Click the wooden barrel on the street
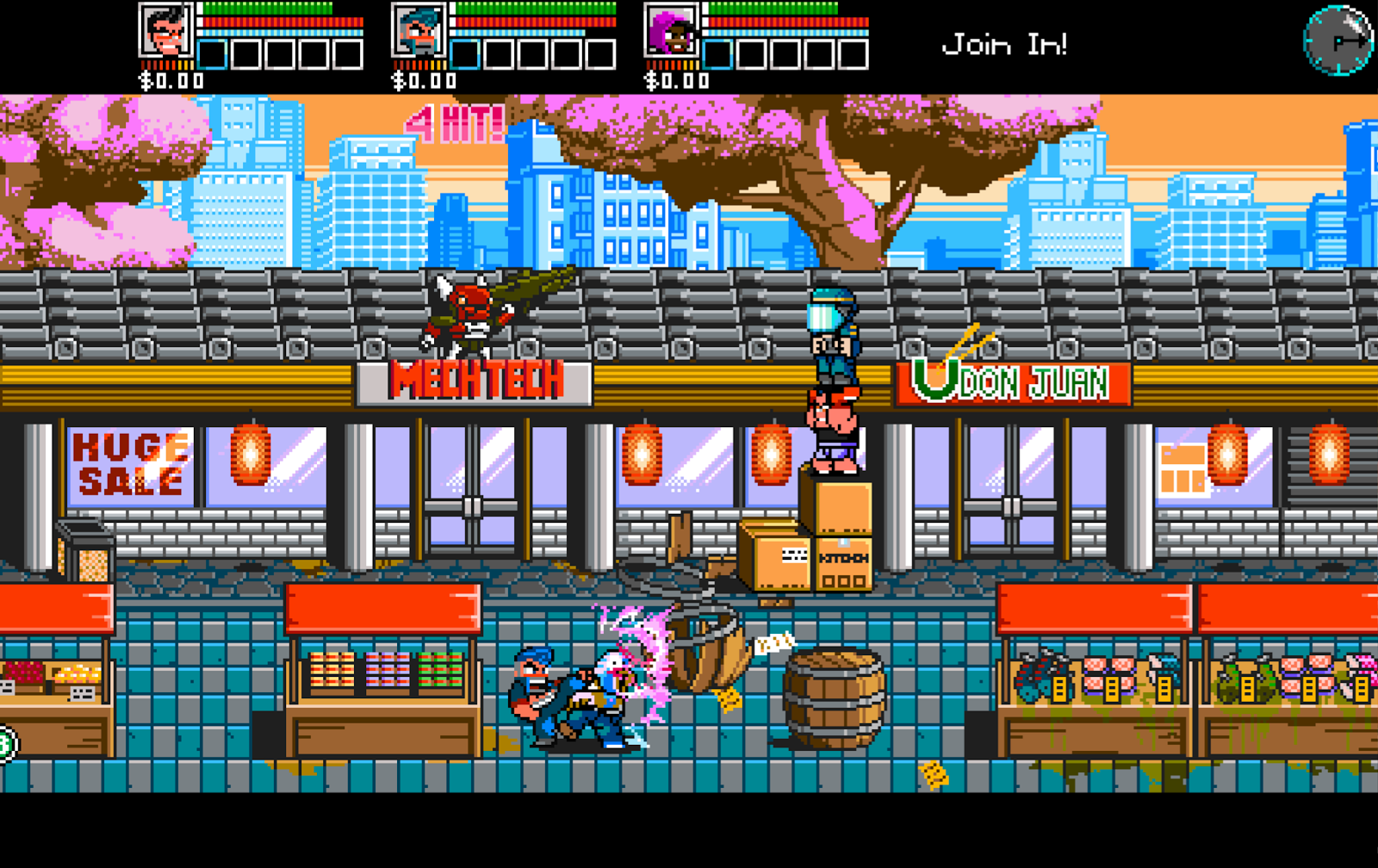 click(x=833, y=697)
